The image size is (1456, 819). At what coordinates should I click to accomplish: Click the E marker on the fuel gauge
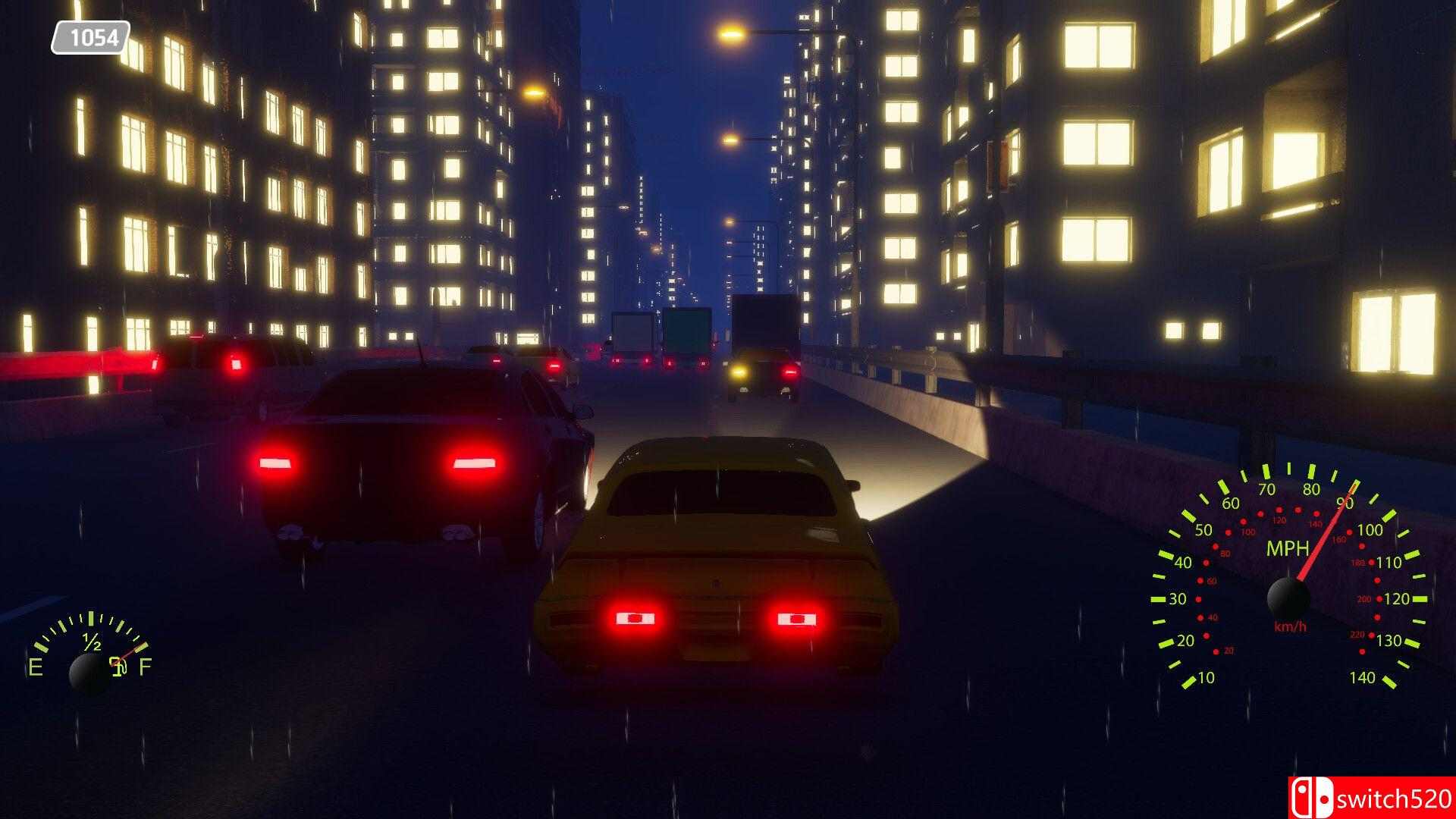coord(36,667)
